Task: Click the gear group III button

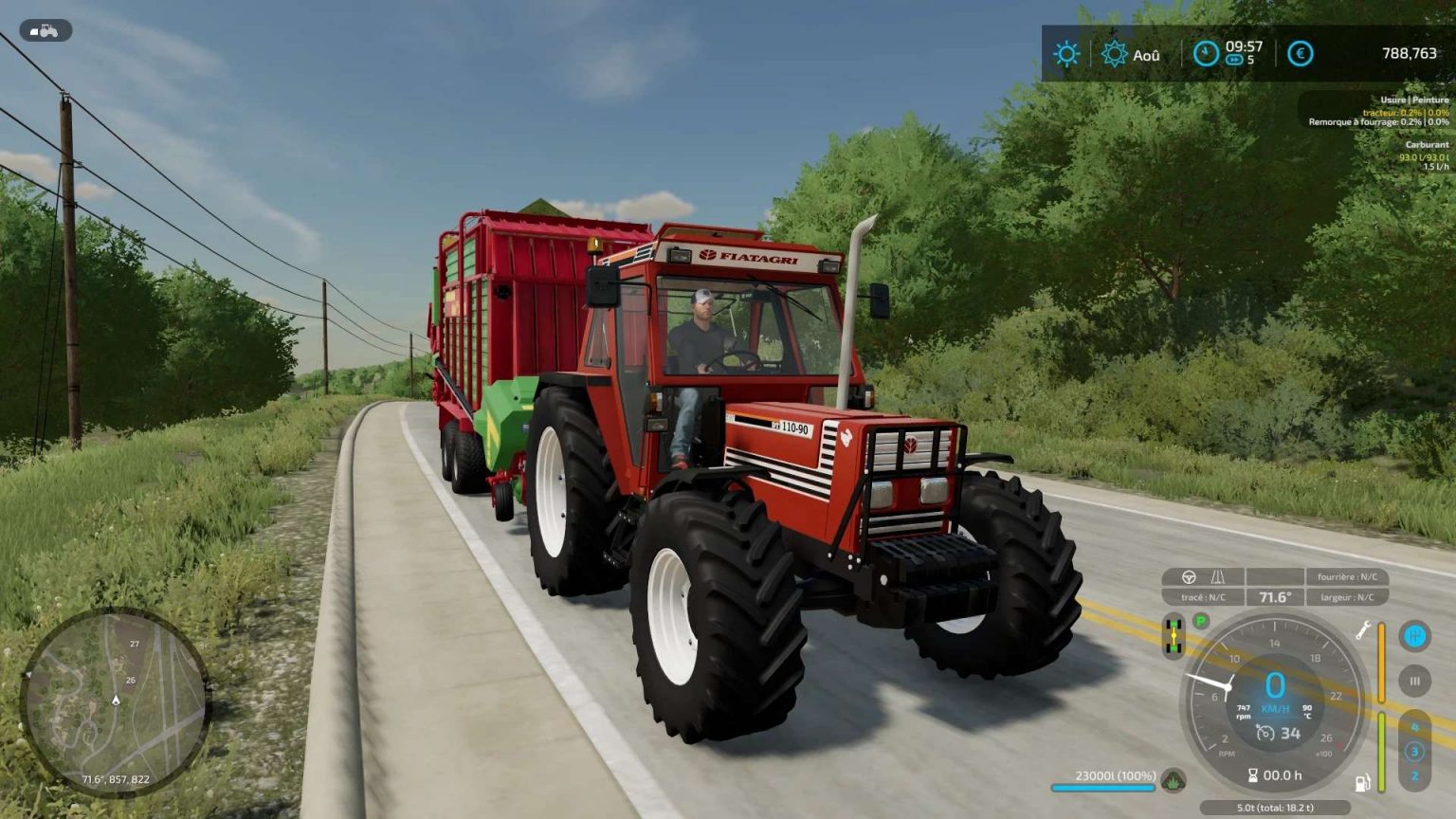Action: pos(1413,682)
